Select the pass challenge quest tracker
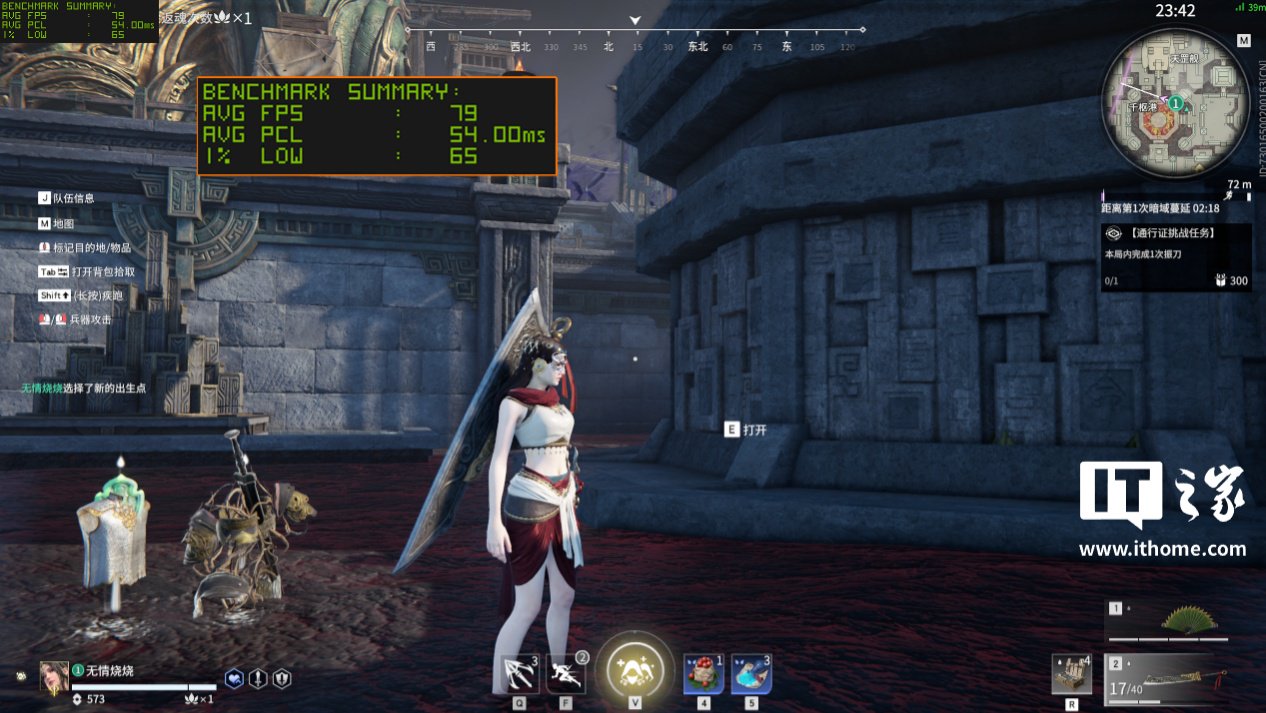Screen dimensions: 1266x713 (1176, 256)
